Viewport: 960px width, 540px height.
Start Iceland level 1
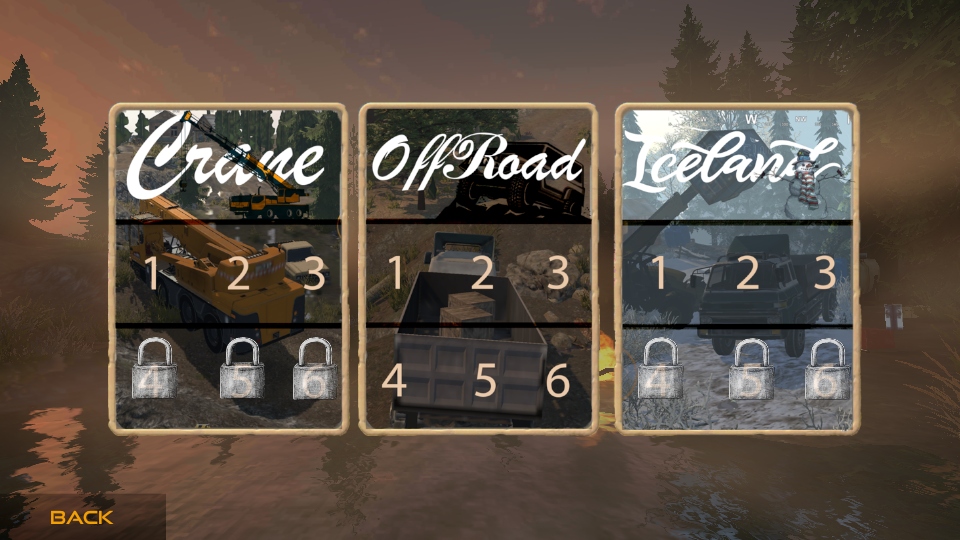660,273
